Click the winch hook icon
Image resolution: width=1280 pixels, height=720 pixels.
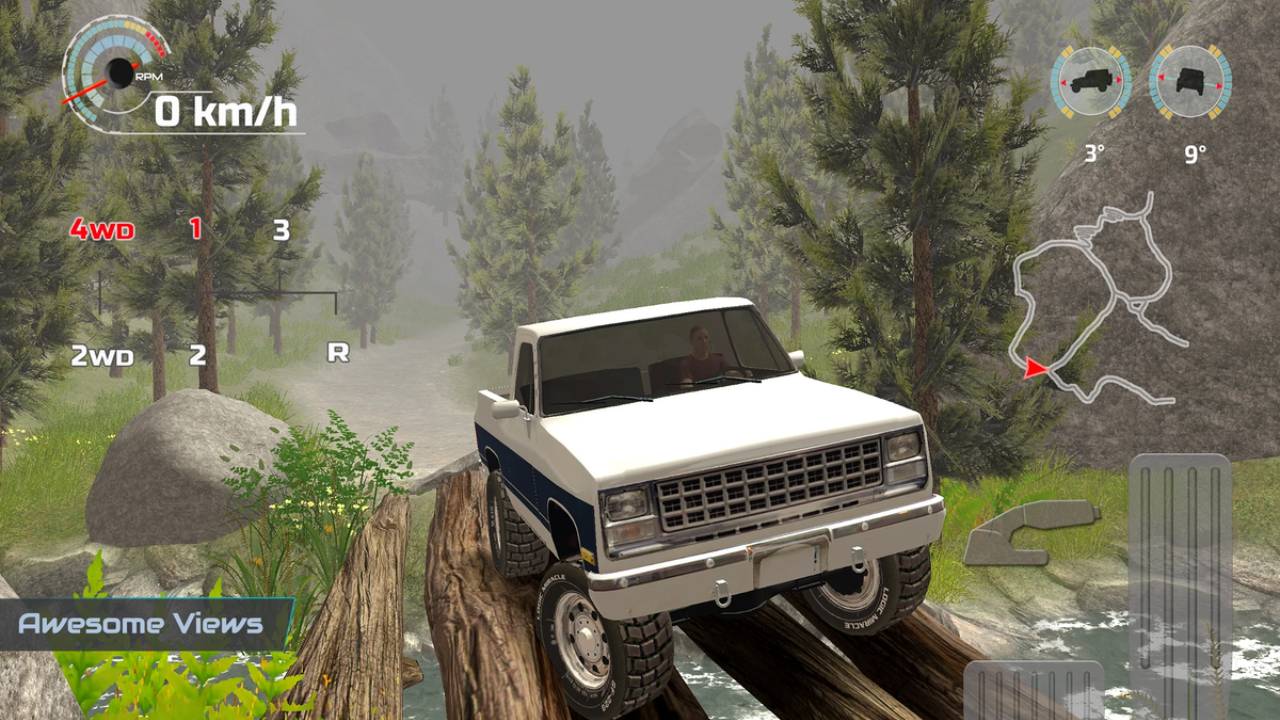[x=1030, y=532]
